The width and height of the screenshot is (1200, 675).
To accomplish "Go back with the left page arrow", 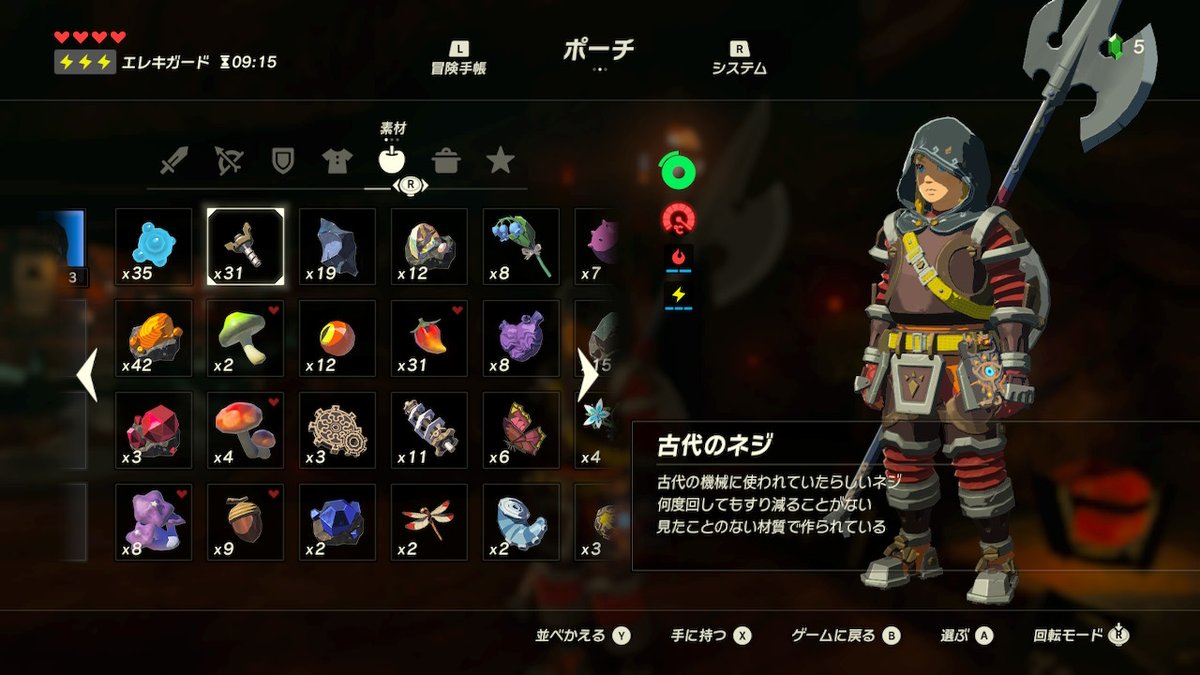I will pos(87,375).
